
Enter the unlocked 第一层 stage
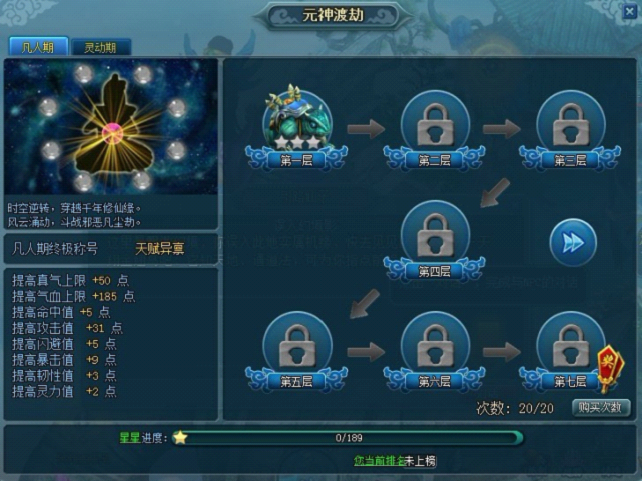pyautogui.click(x=297, y=125)
